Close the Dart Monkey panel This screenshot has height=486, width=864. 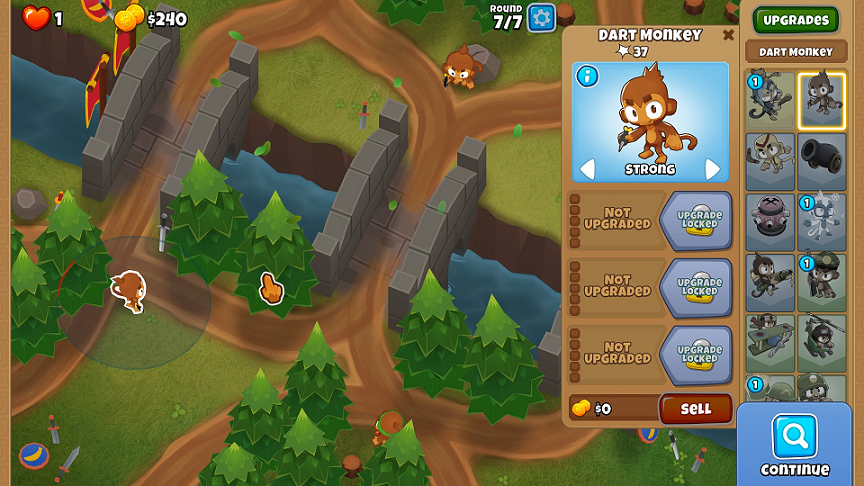coord(728,36)
